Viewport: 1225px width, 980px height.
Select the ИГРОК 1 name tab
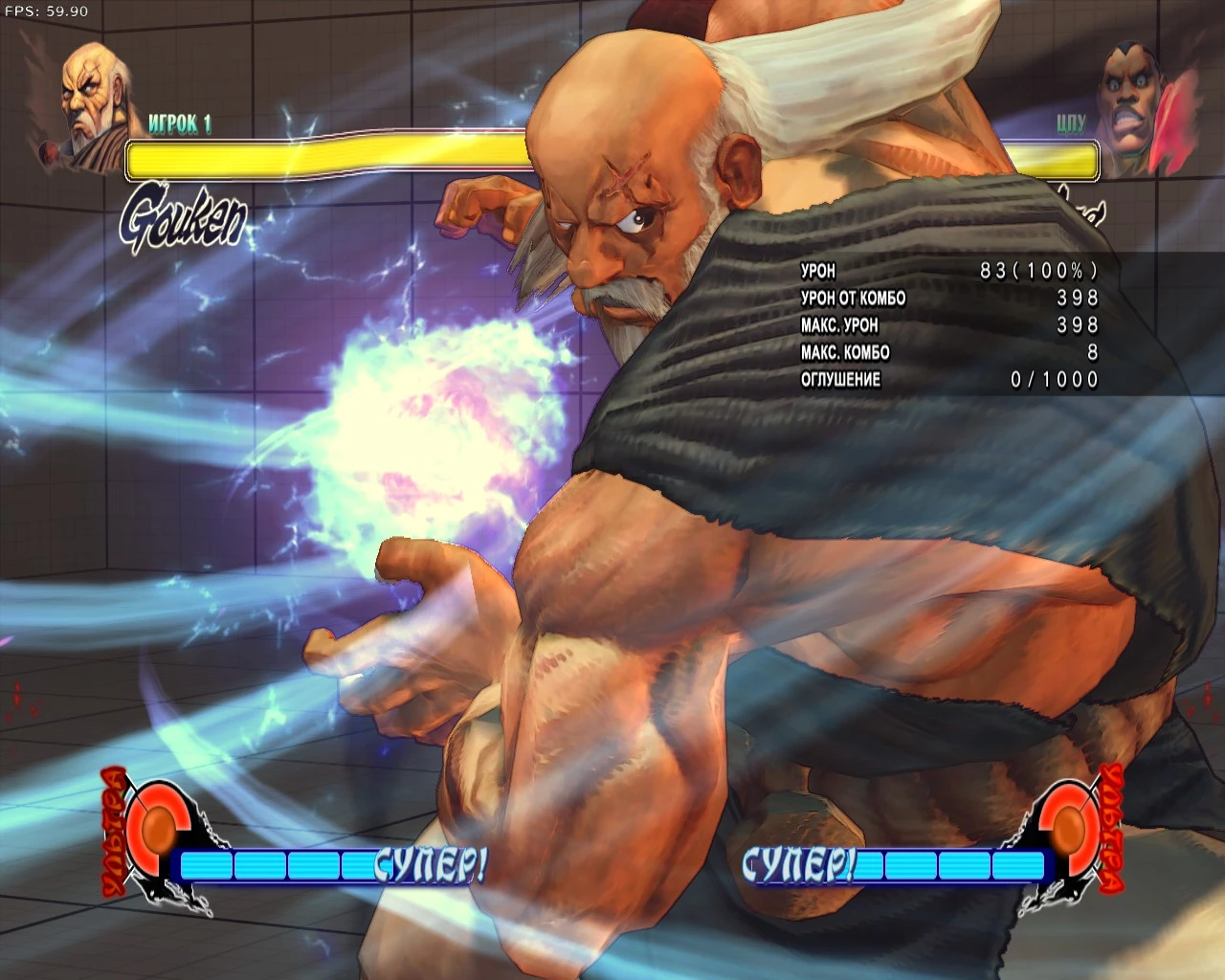(180, 123)
